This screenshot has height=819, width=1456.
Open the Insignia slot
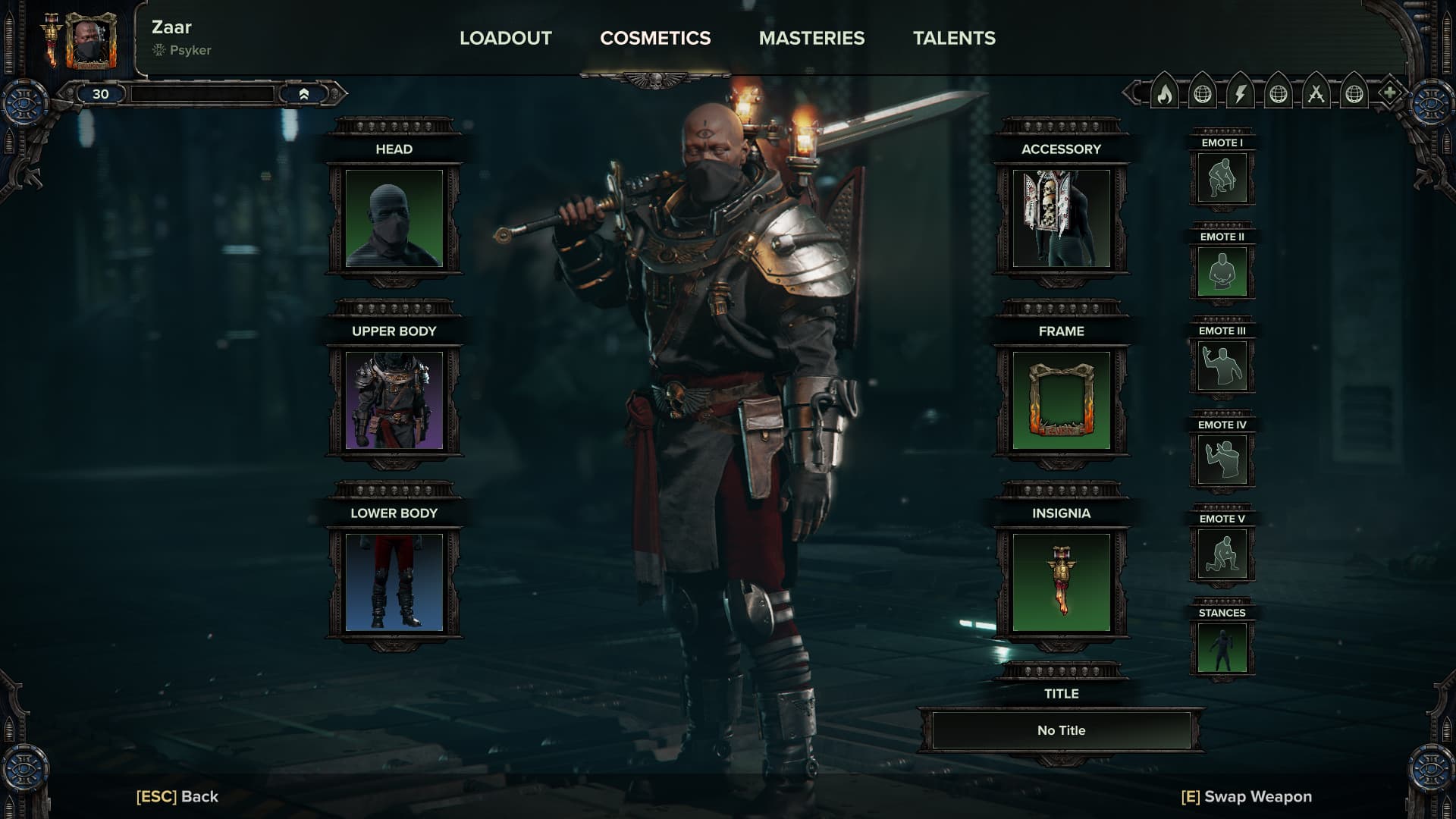(x=1061, y=582)
